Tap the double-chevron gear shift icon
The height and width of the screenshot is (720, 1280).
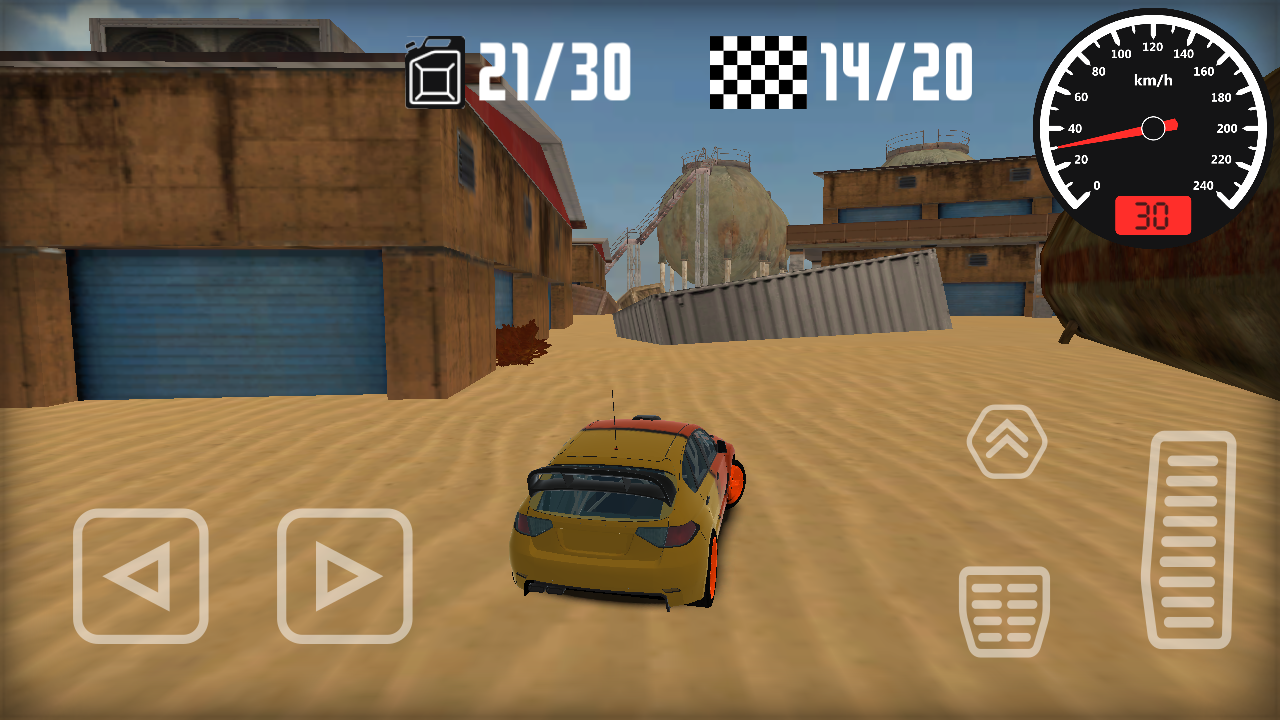(1007, 438)
